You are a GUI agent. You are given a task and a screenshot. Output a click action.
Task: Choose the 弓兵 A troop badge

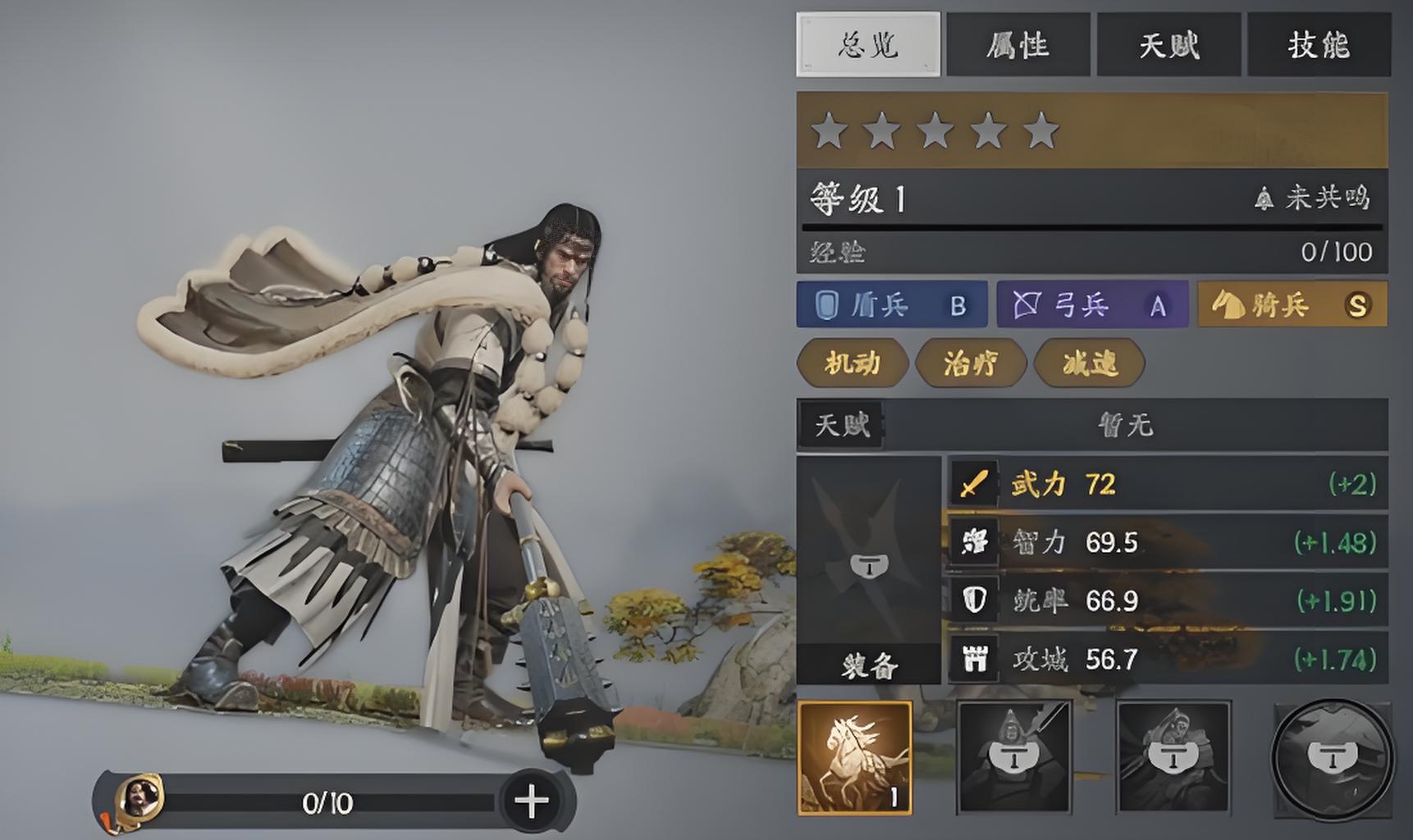tap(1091, 305)
